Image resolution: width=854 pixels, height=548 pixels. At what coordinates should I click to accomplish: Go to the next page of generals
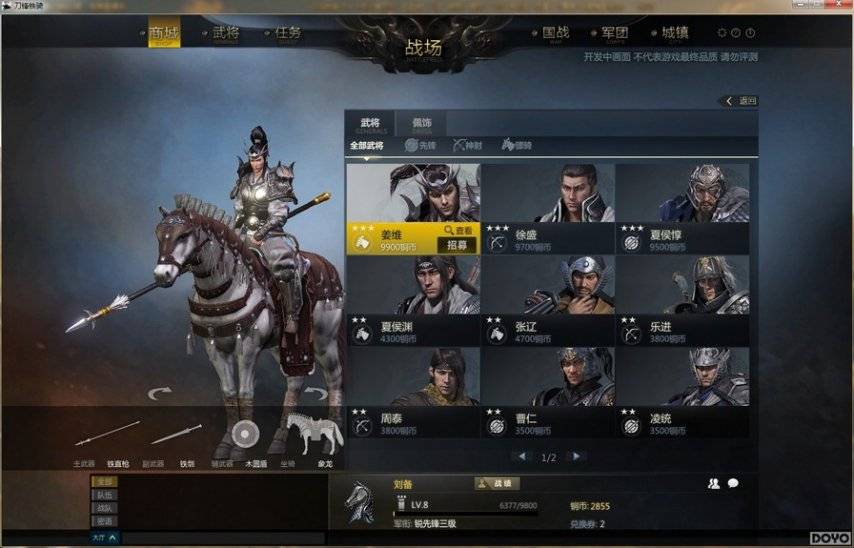click(x=576, y=456)
